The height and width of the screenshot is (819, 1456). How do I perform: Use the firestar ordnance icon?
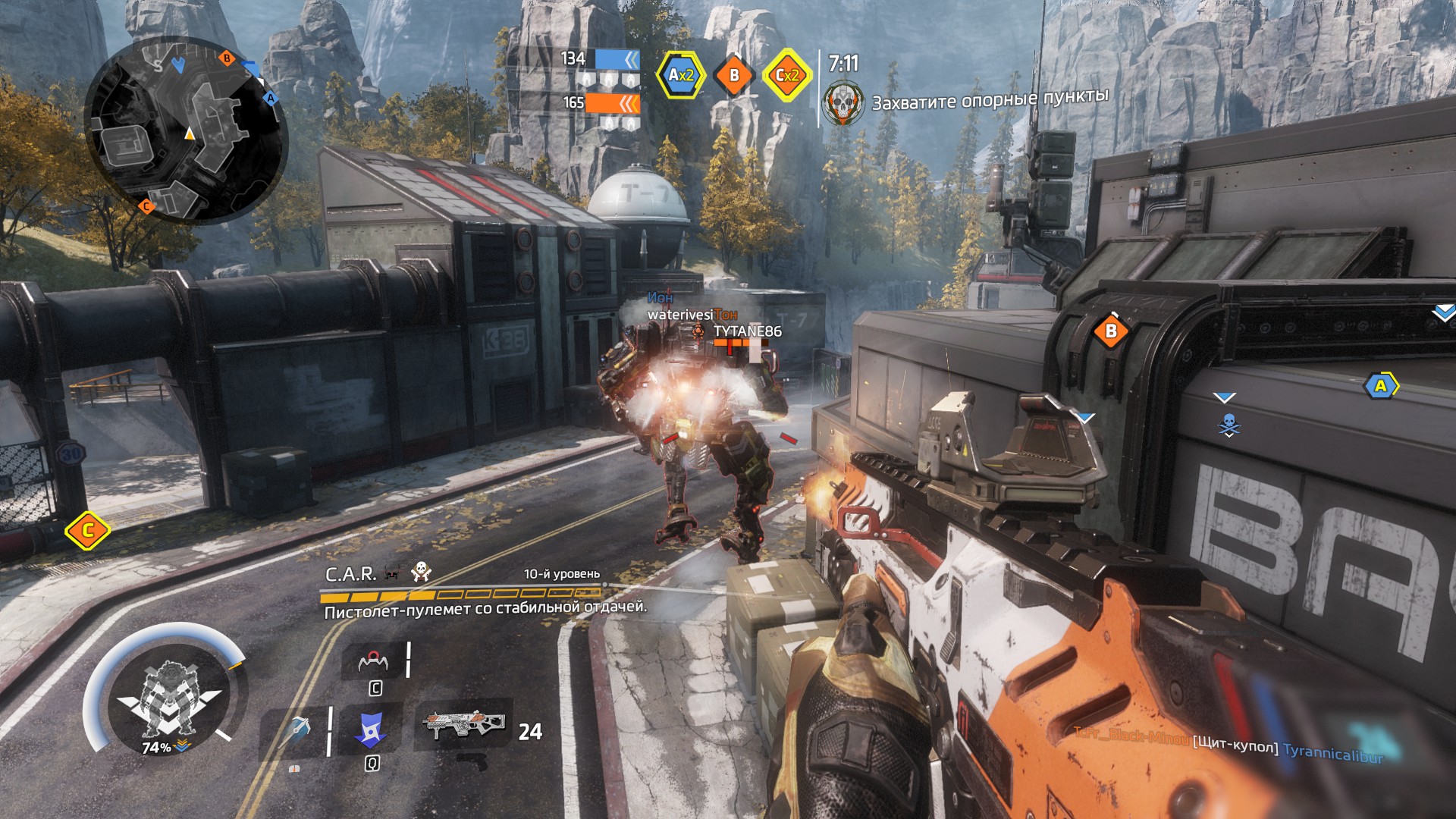pos(297,730)
